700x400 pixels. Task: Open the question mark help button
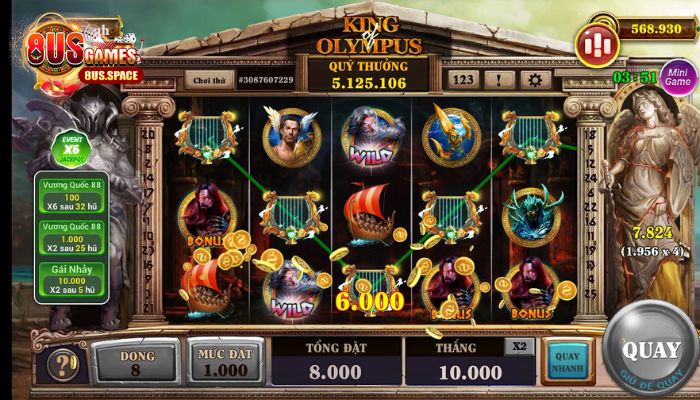point(62,364)
